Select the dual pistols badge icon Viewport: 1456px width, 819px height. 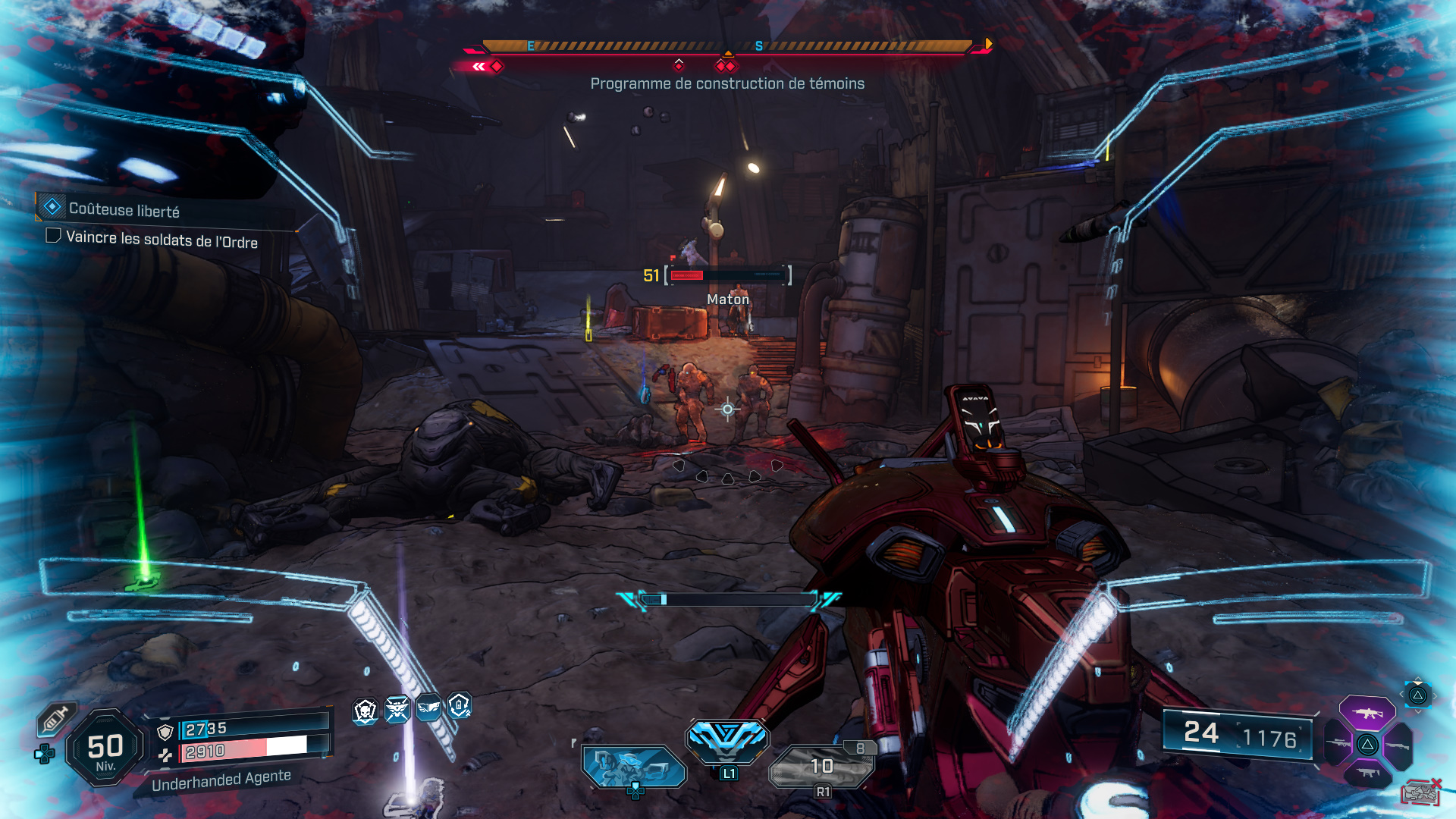[428, 708]
